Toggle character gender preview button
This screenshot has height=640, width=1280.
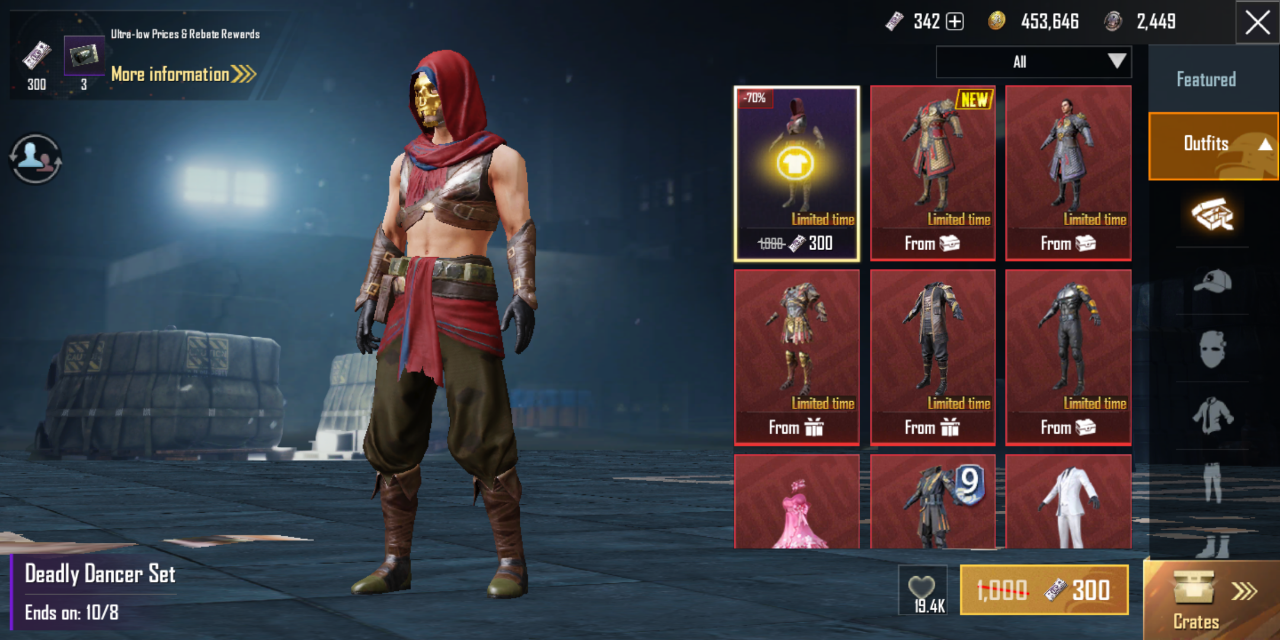click(x=36, y=158)
